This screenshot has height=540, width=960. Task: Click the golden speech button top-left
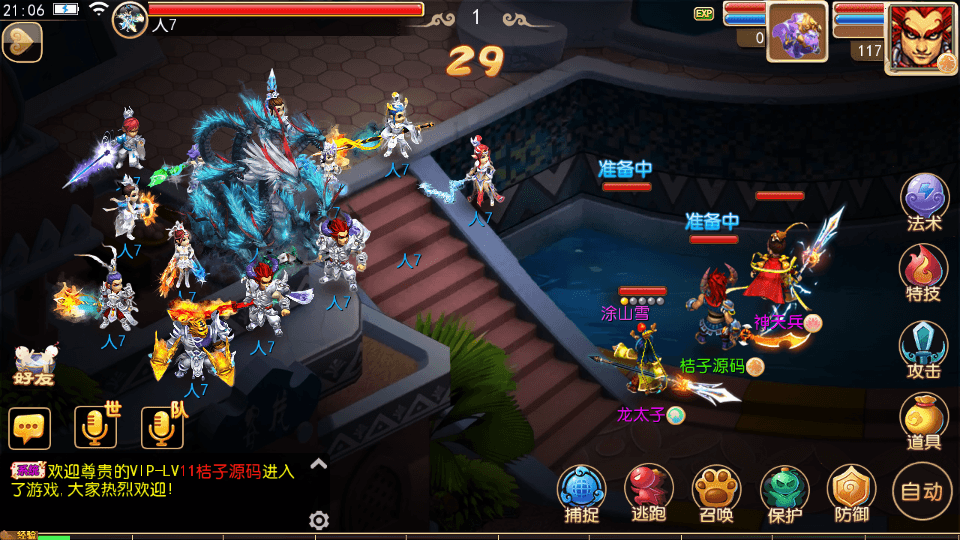[22, 42]
